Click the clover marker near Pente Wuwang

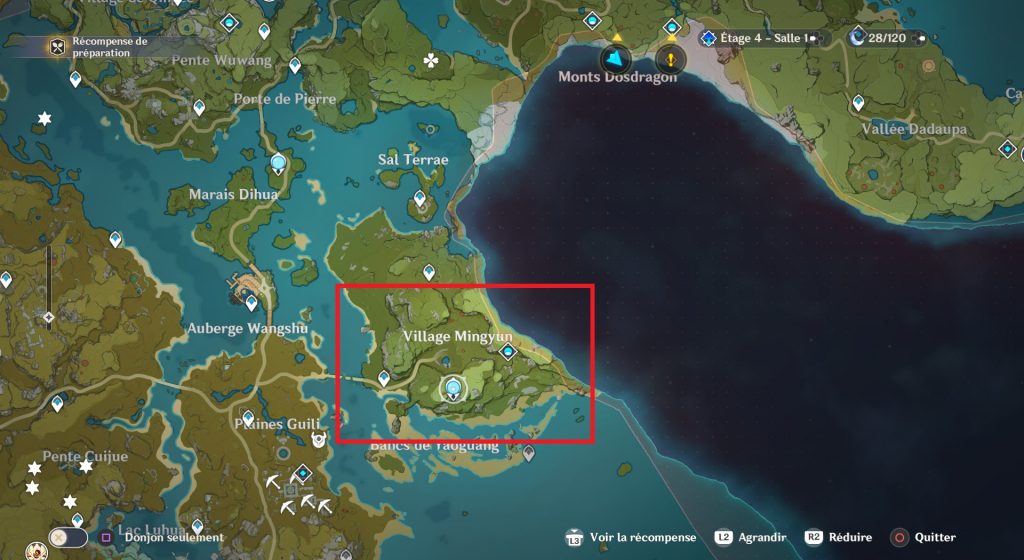(431, 61)
